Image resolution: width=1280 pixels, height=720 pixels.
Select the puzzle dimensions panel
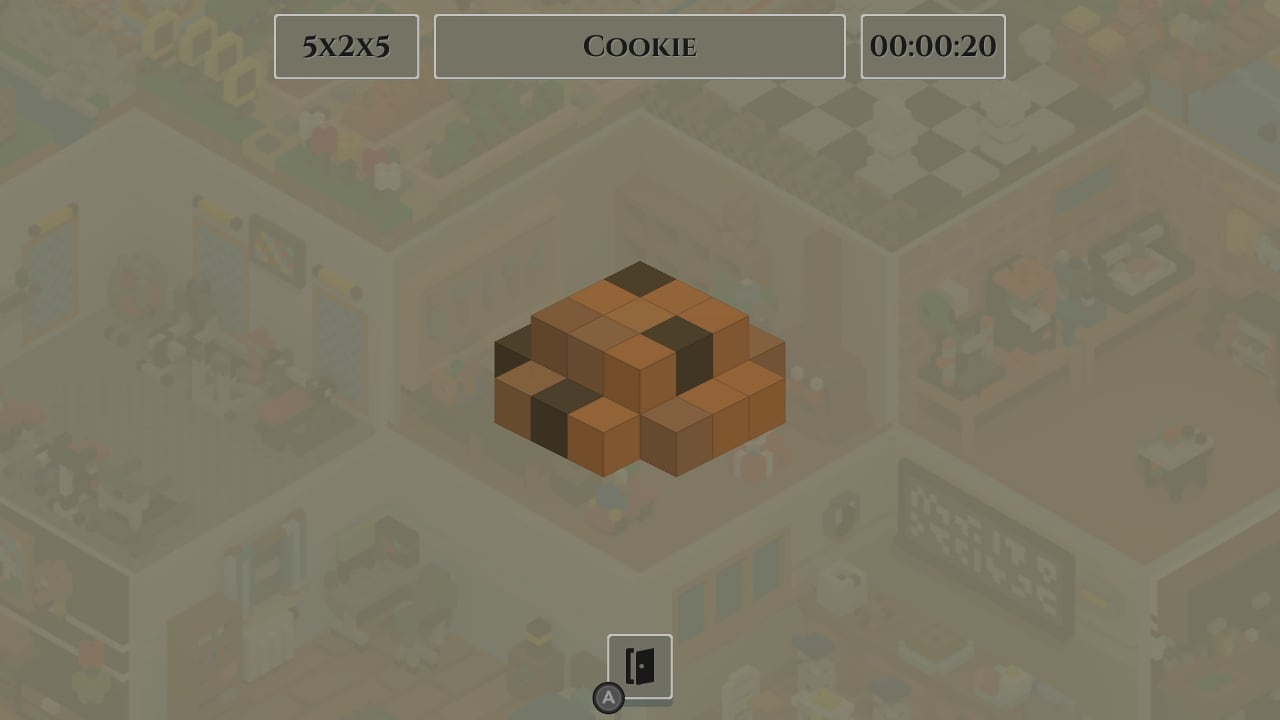[346, 46]
